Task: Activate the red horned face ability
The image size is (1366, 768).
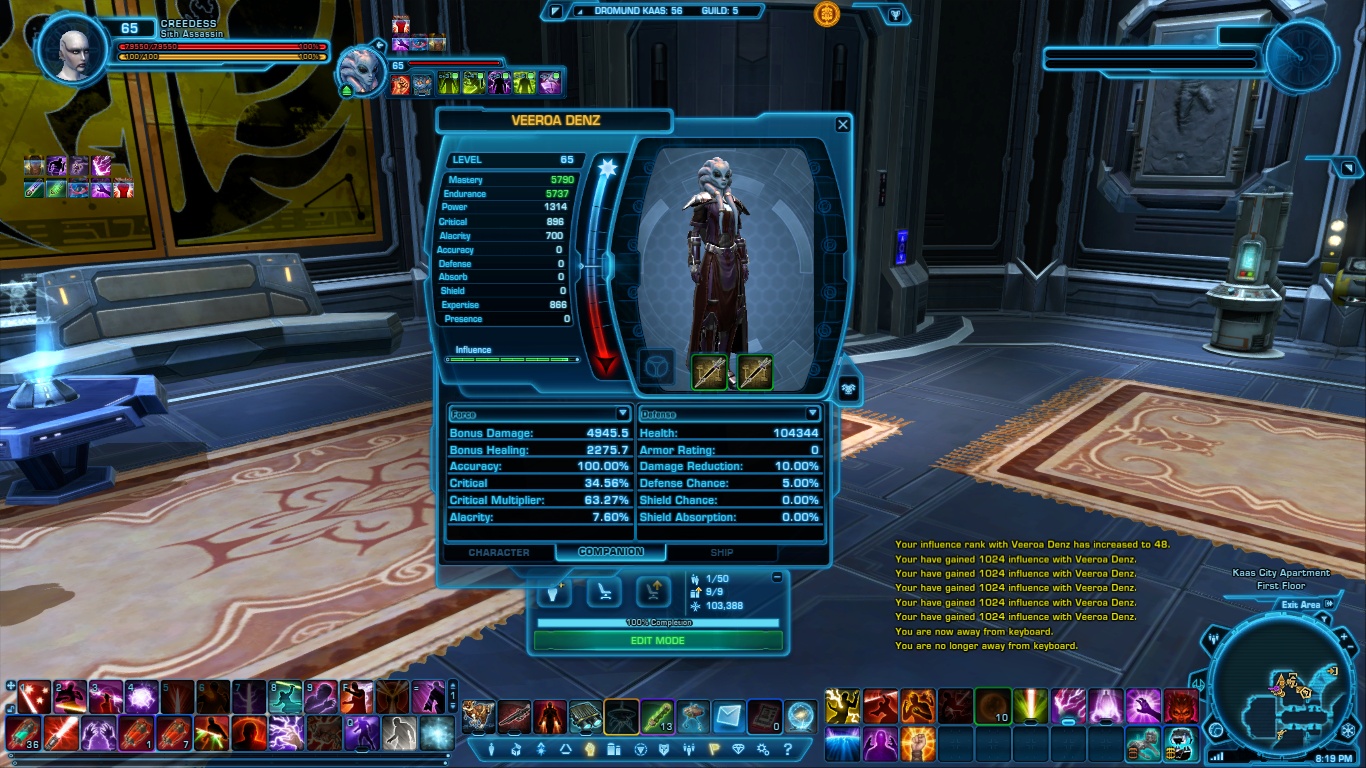Action: [1183, 706]
